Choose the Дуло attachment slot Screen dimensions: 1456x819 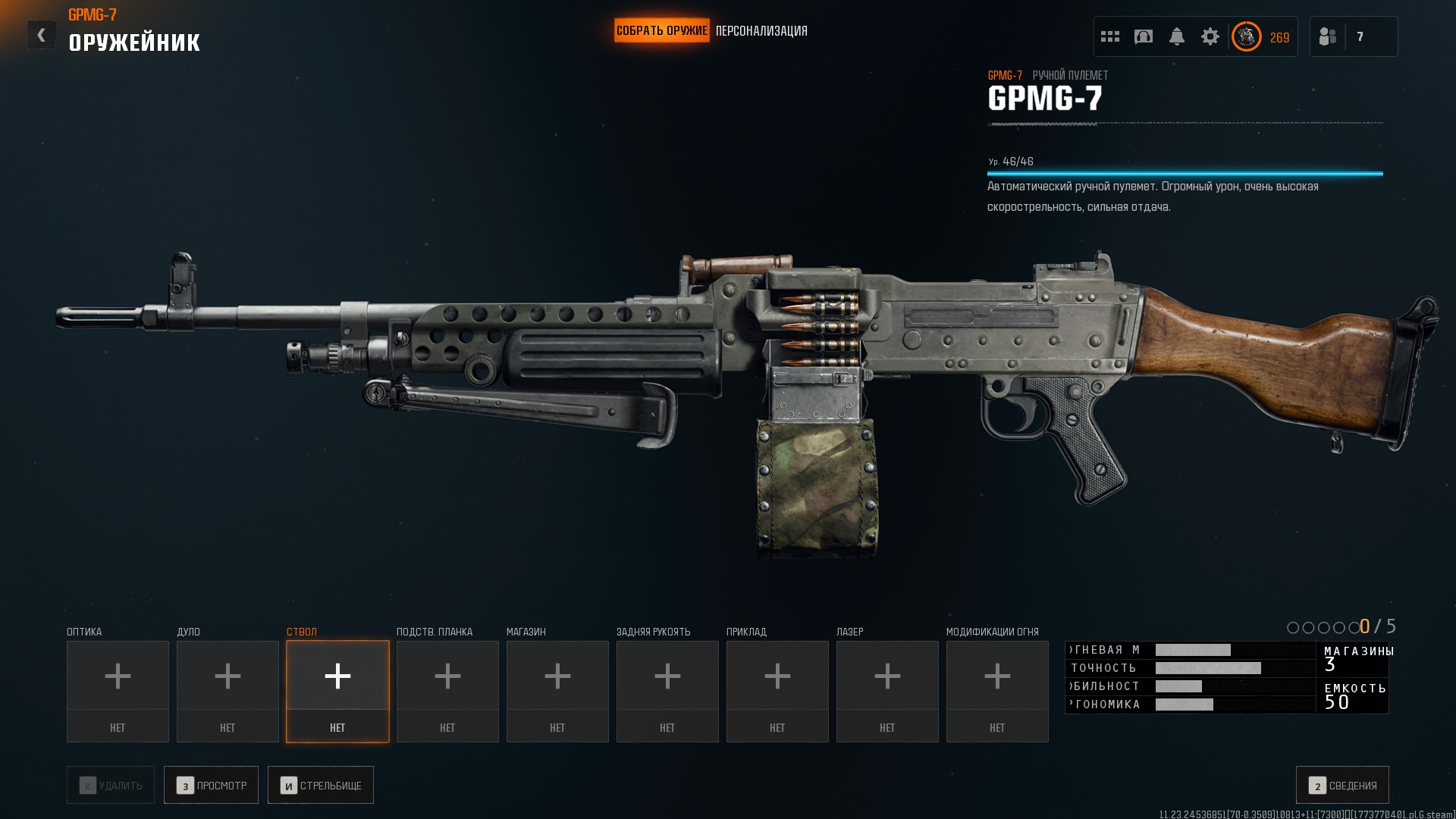pos(227,691)
